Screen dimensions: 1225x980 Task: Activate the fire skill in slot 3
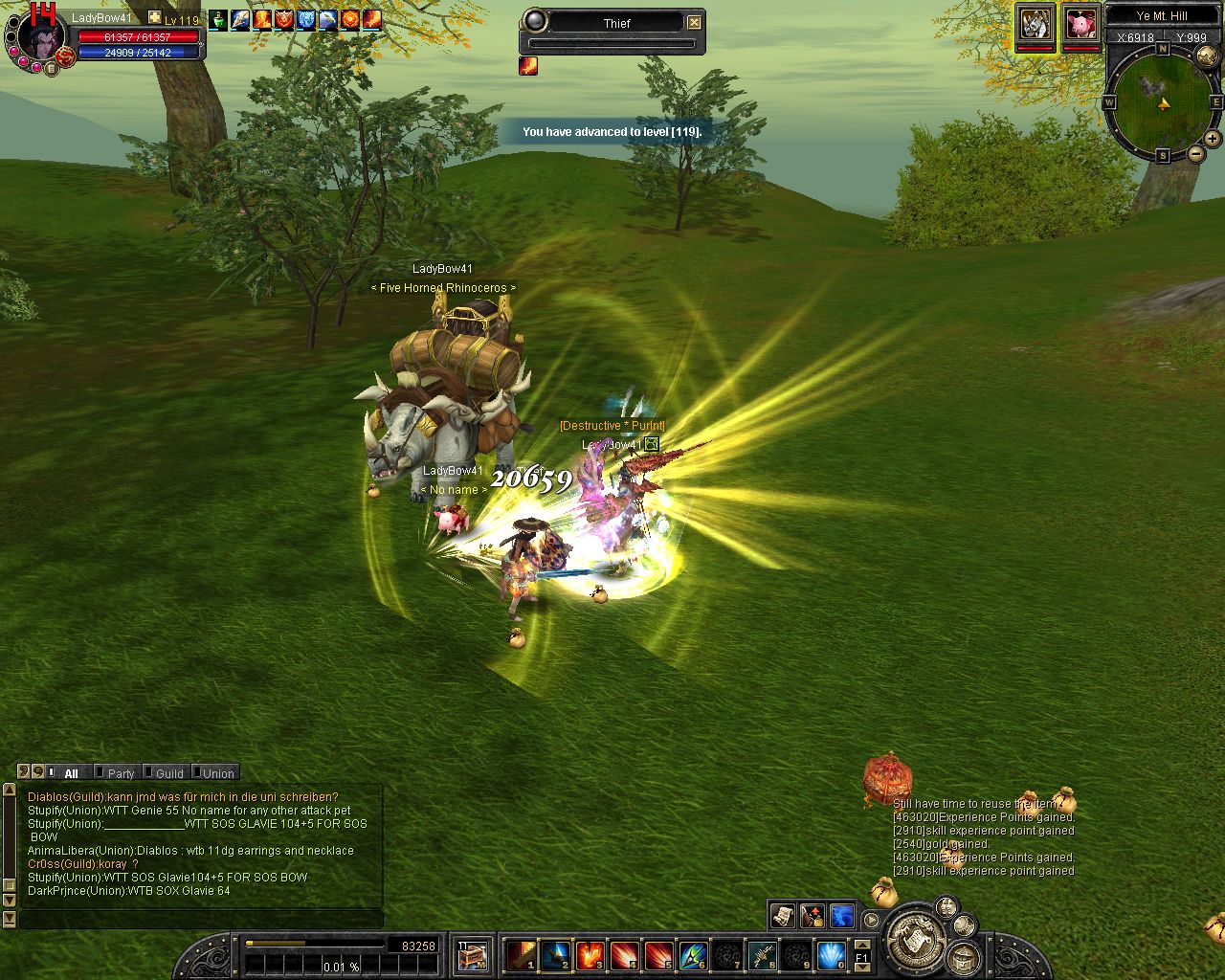590,954
